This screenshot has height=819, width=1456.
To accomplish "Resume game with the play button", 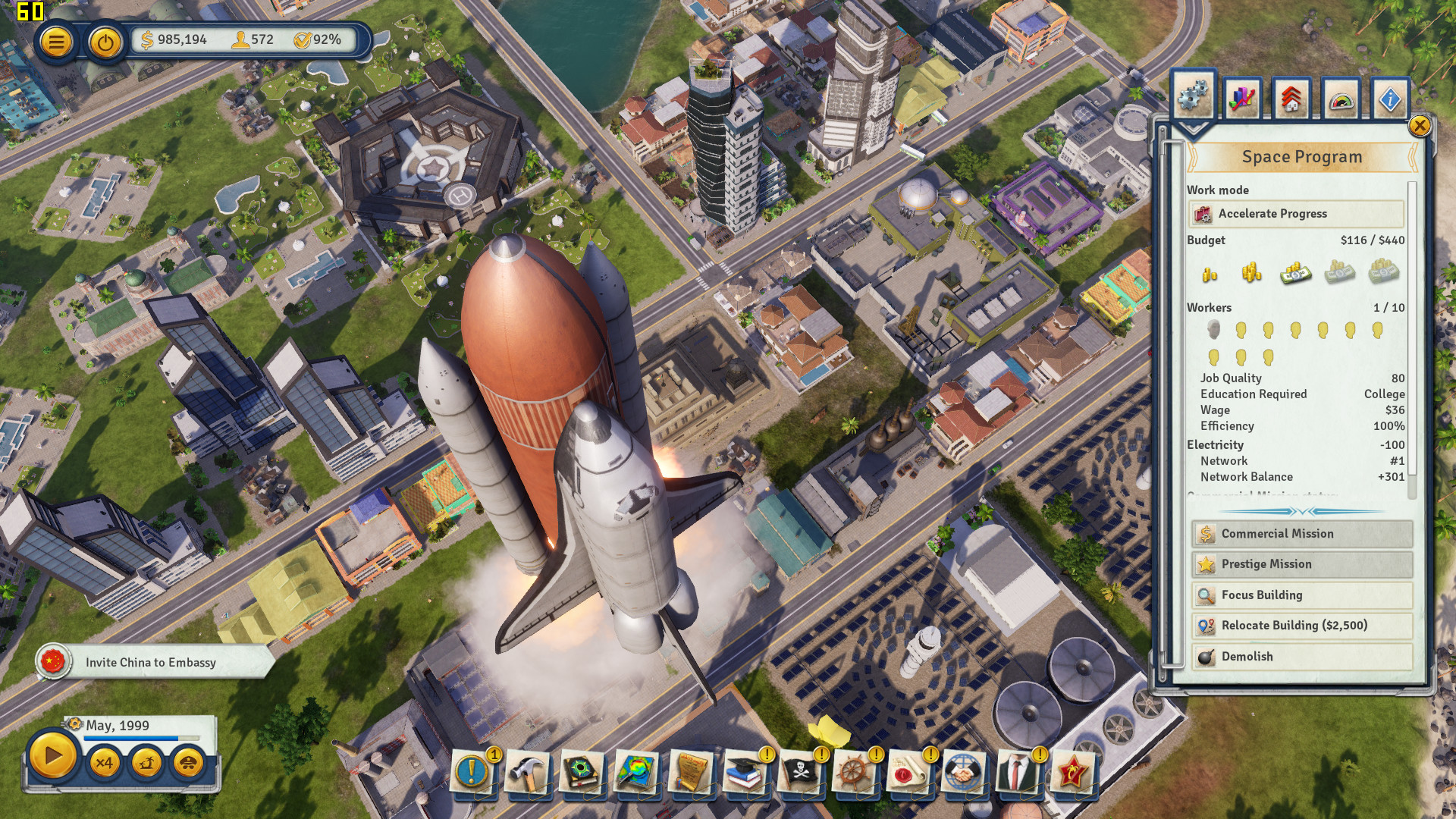I will click(52, 756).
